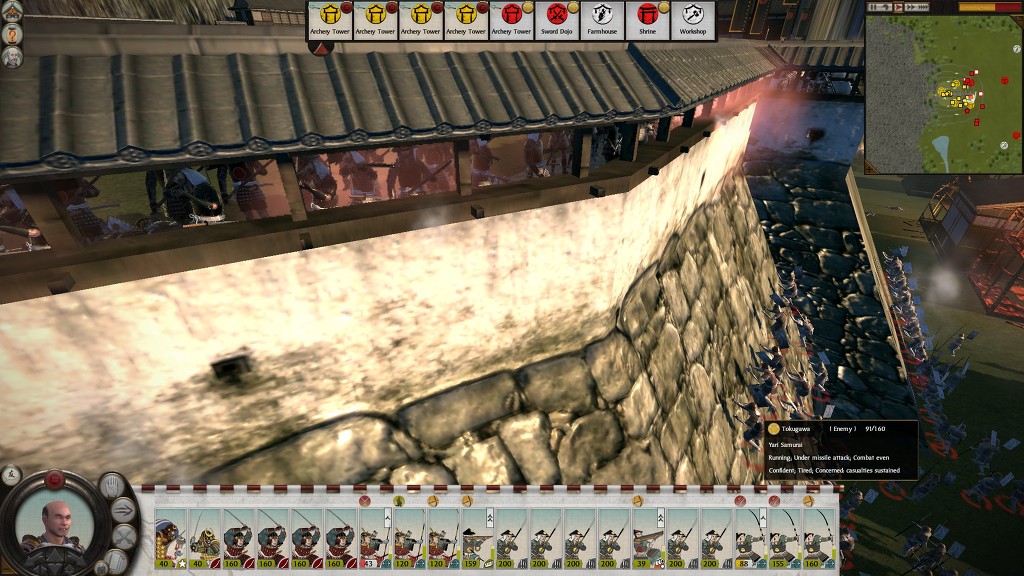
Task: Select the Workshop building card
Action: (x=693, y=20)
